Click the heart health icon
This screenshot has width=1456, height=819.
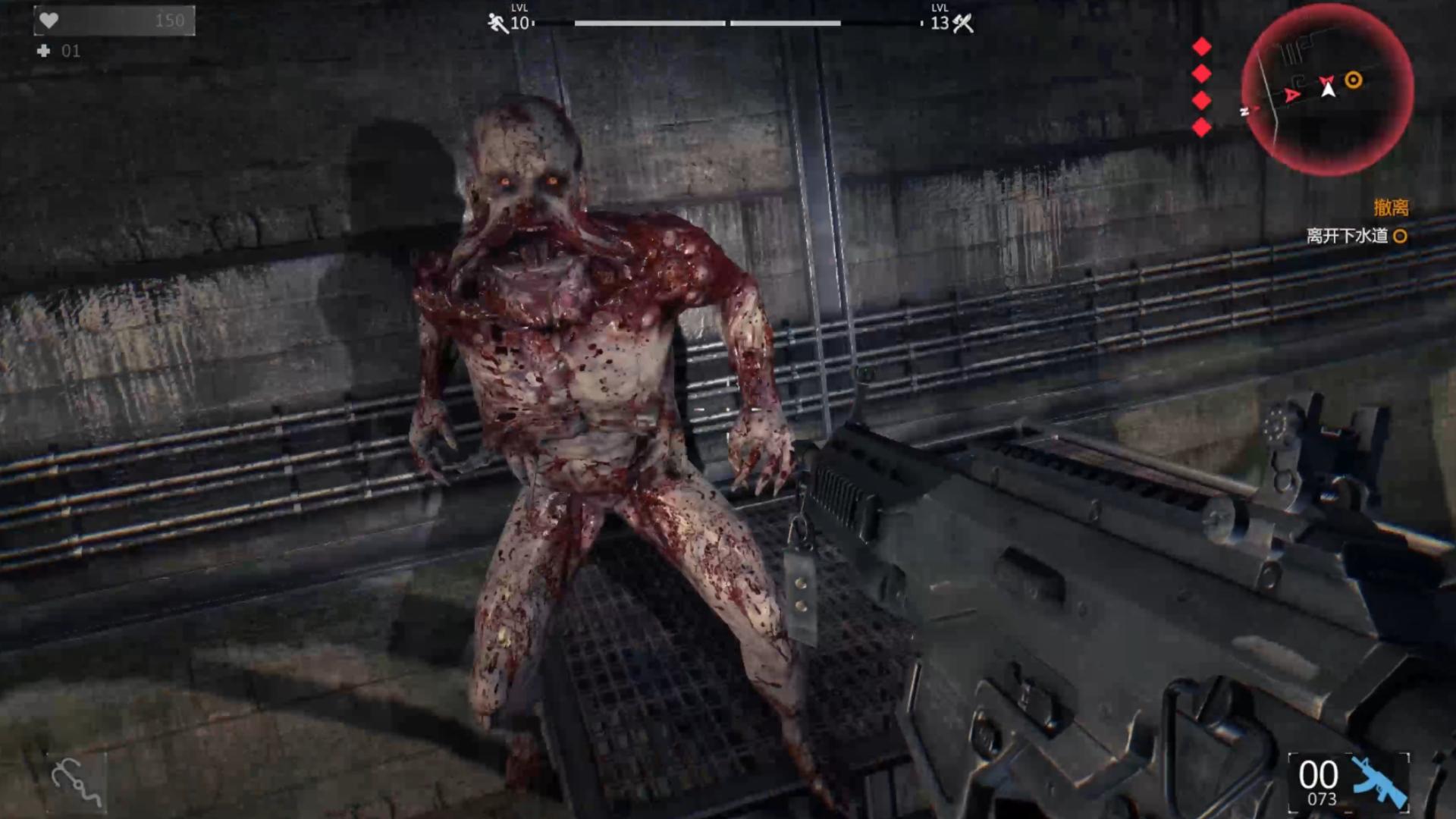tap(49, 20)
